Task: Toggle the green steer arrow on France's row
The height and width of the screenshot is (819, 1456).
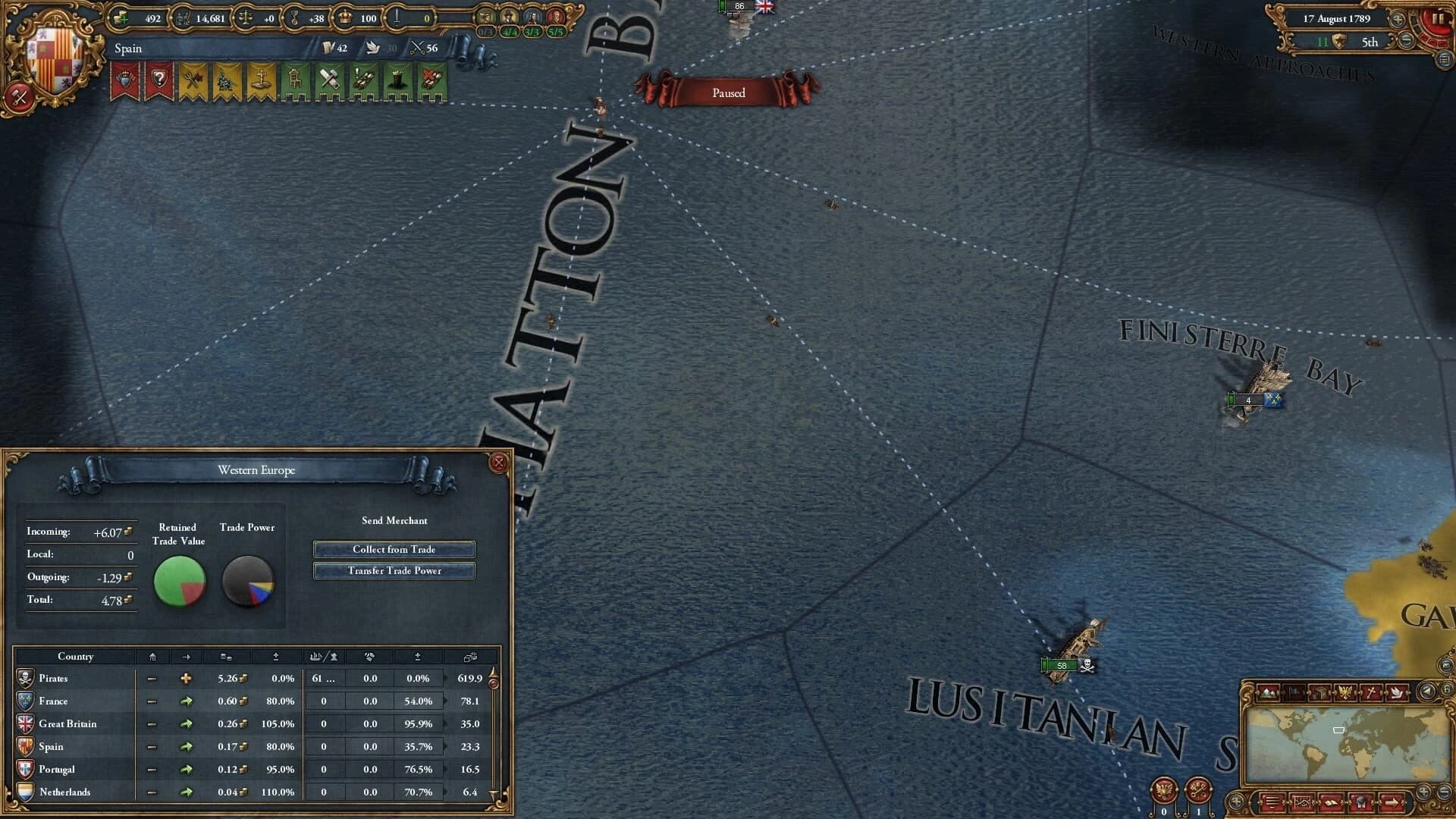Action: pos(185,701)
